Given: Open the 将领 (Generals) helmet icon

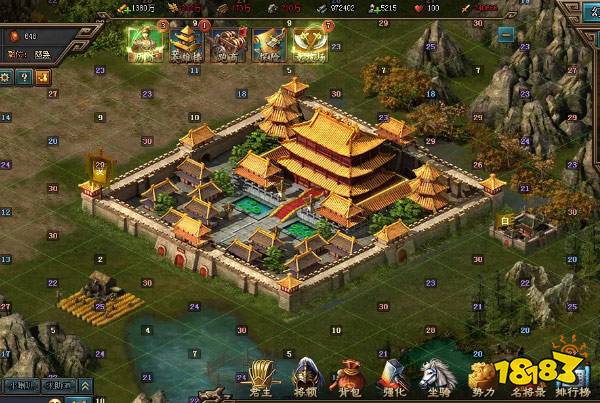Looking at the screenshot, I should (x=305, y=378).
